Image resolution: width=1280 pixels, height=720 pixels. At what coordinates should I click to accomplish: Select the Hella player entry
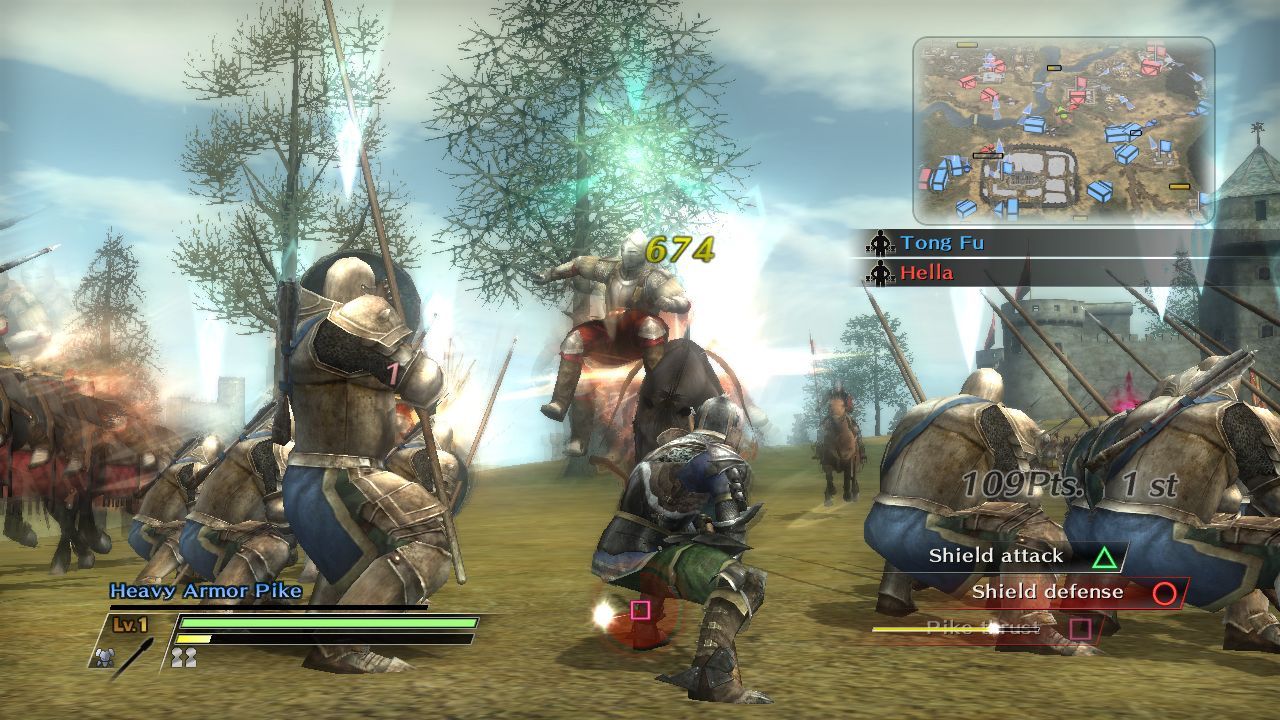coord(926,273)
